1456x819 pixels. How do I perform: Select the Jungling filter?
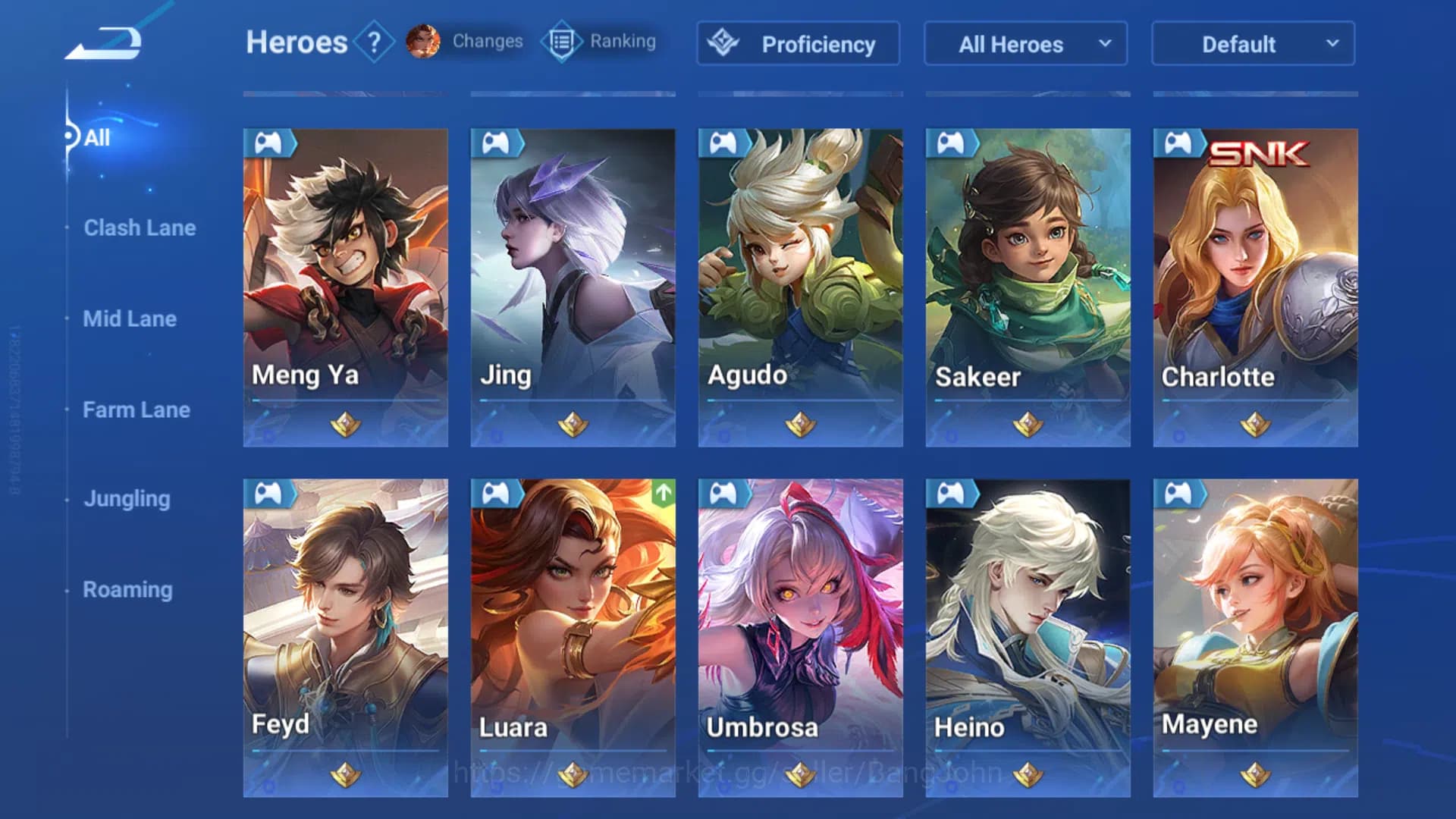(126, 499)
